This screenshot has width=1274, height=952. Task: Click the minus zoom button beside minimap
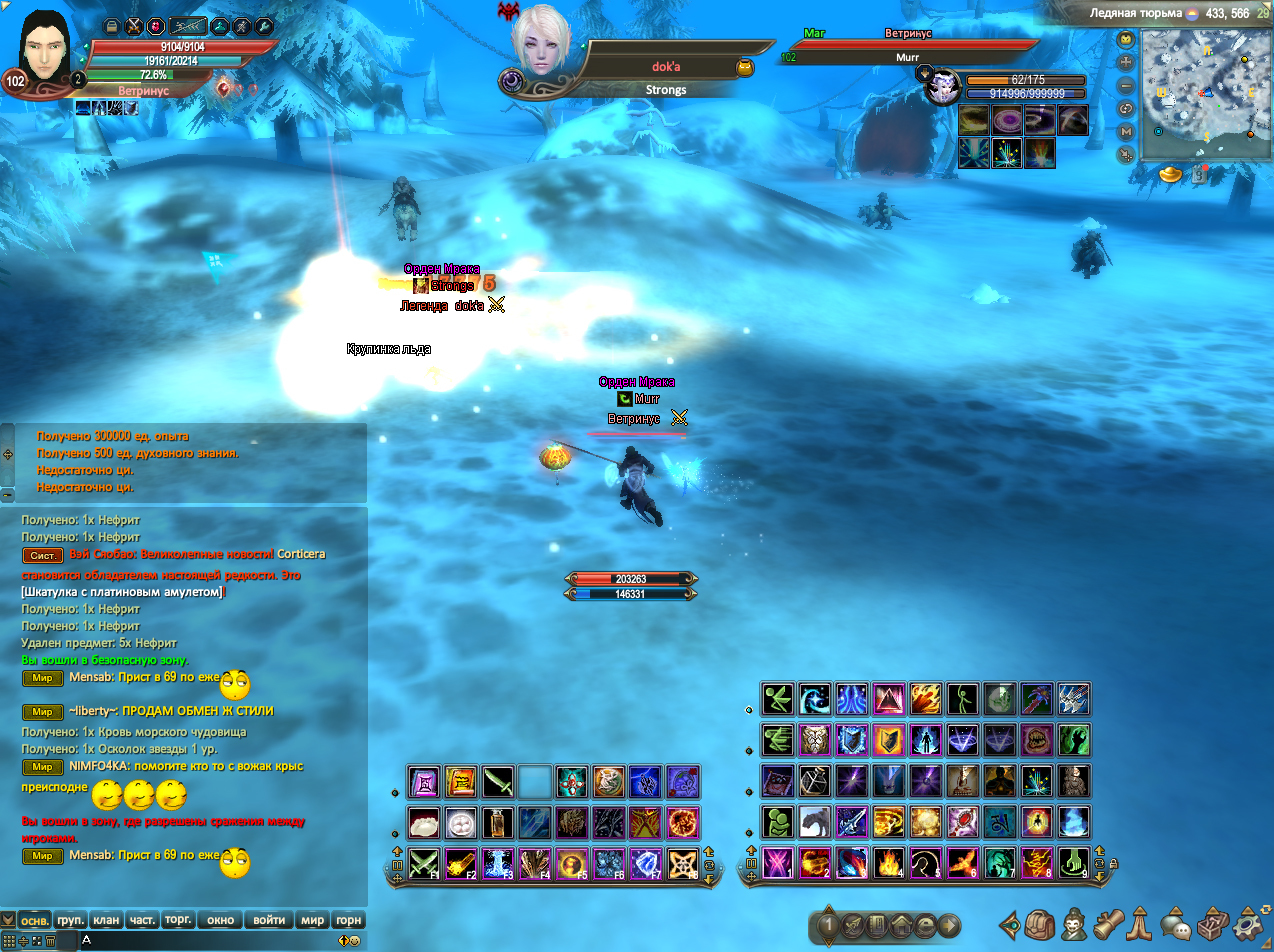coord(1126,86)
